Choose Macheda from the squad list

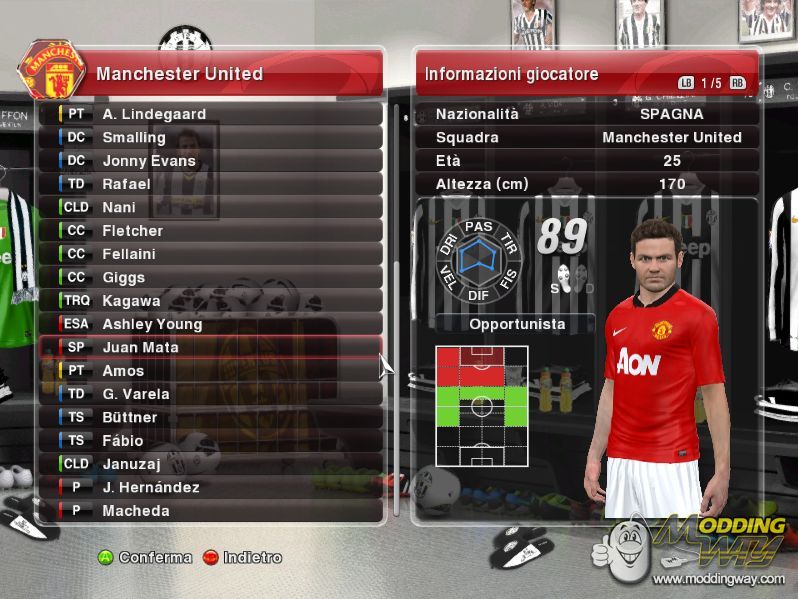pyautogui.click(x=210, y=511)
